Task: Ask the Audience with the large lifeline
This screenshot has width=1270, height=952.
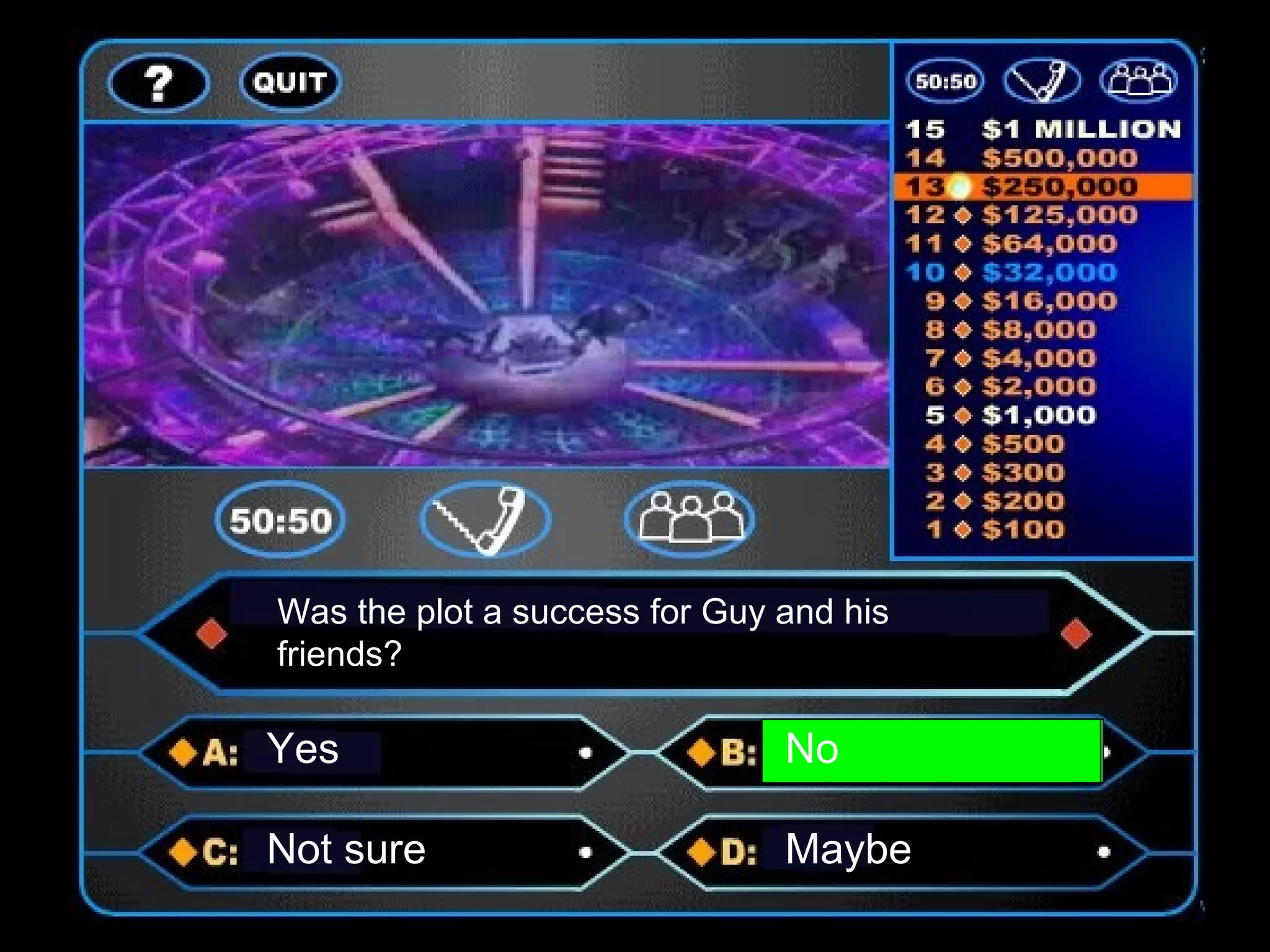Action: [690, 520]
